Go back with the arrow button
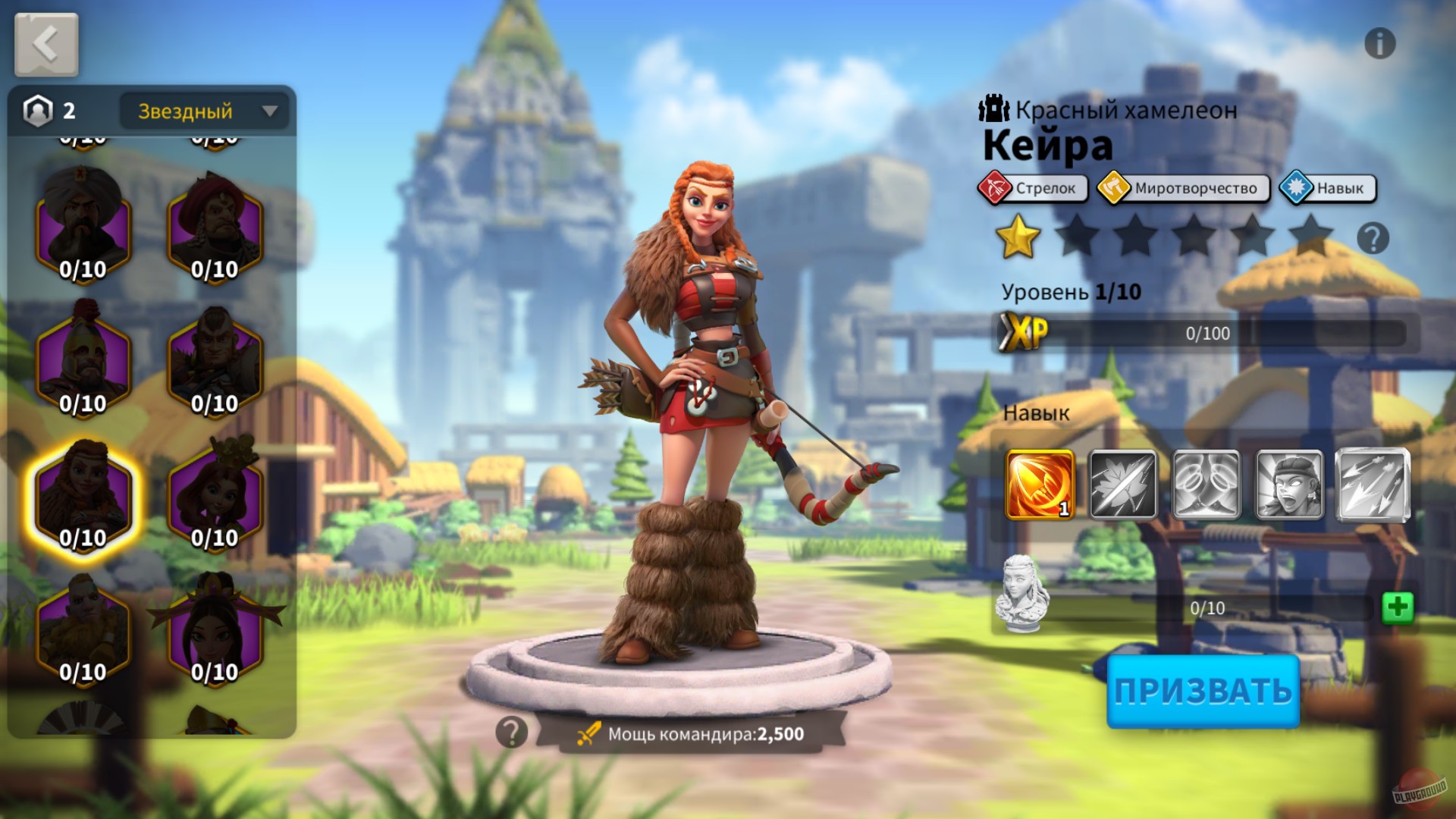 click(x=45, y=43)
